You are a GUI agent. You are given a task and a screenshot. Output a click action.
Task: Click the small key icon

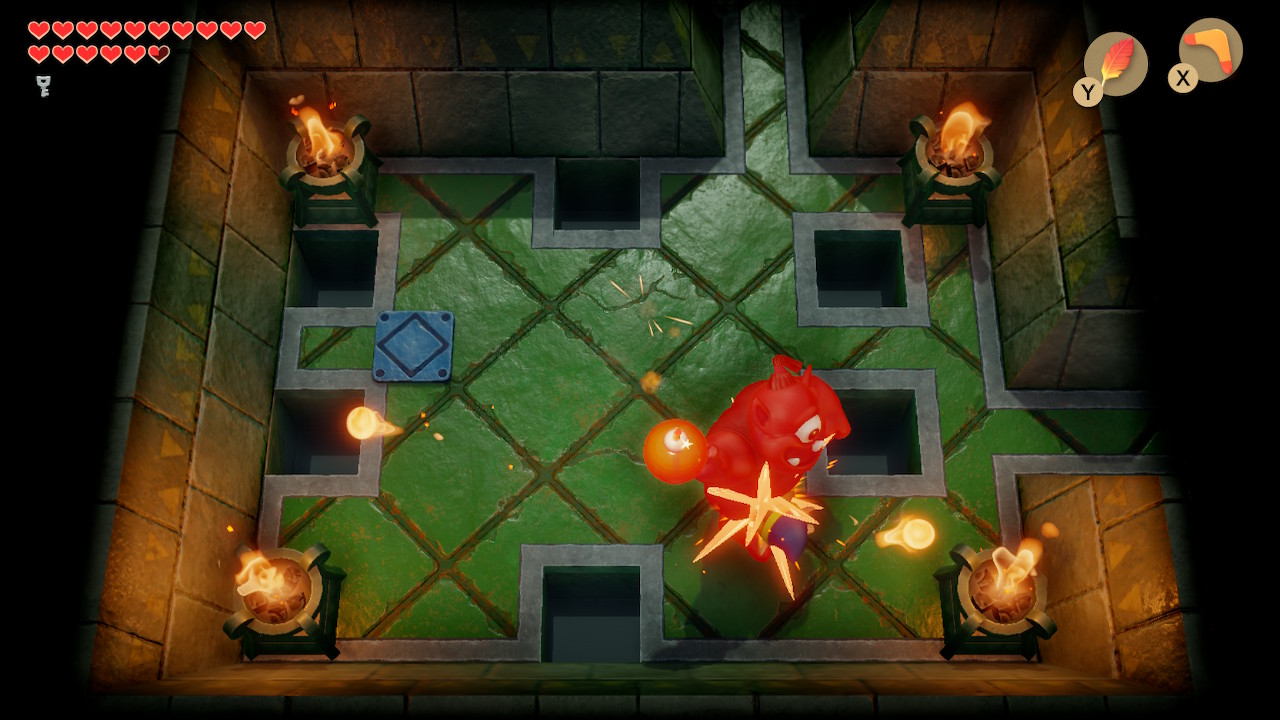point(44,85)
